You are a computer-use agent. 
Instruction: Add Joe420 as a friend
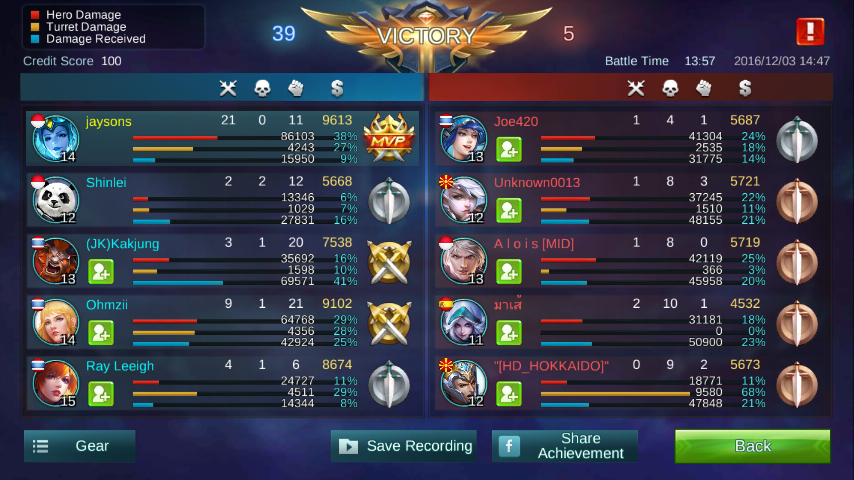[x=509, y=149]
